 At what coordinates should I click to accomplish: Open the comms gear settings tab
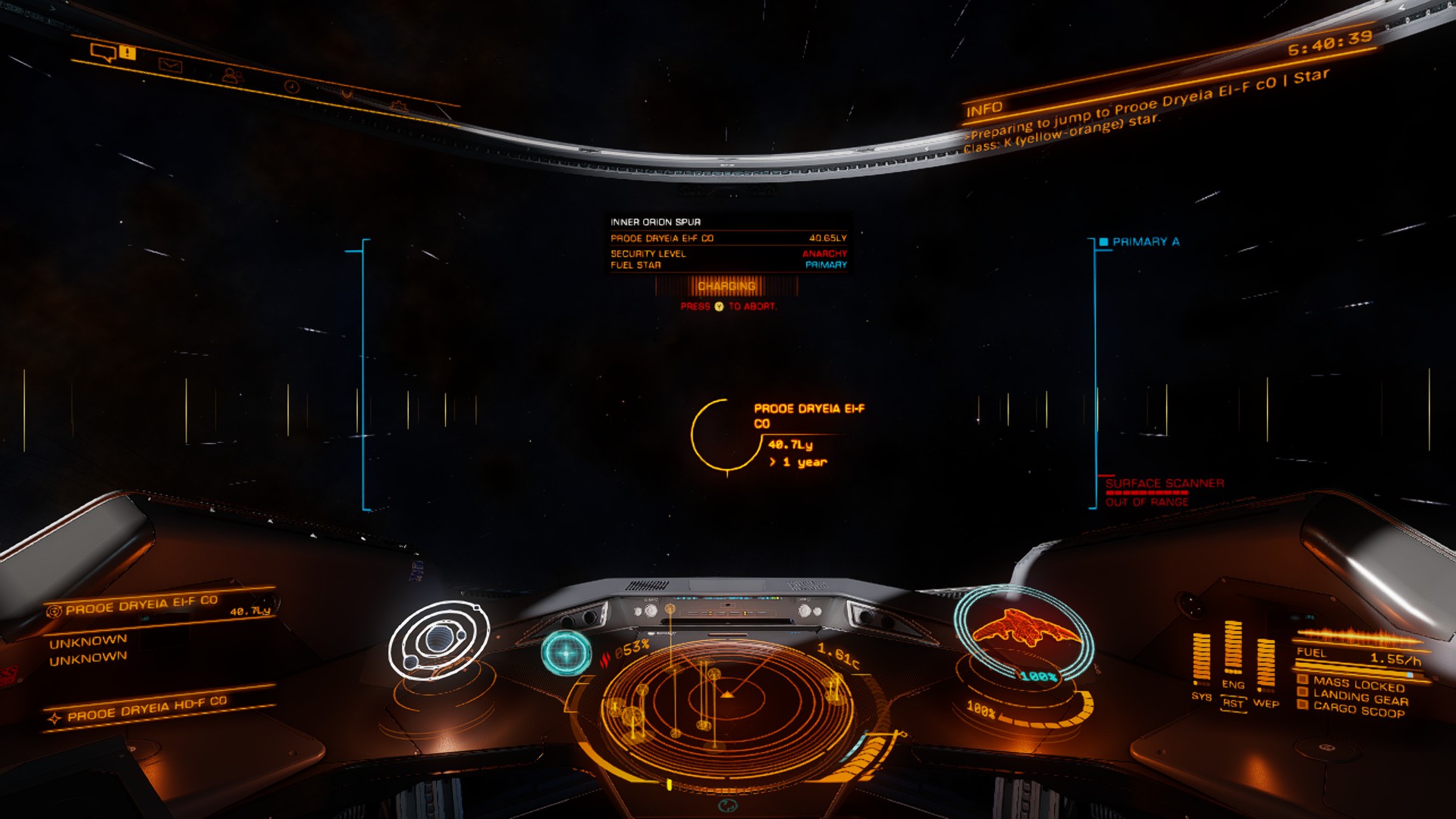(x=399, y=105)
